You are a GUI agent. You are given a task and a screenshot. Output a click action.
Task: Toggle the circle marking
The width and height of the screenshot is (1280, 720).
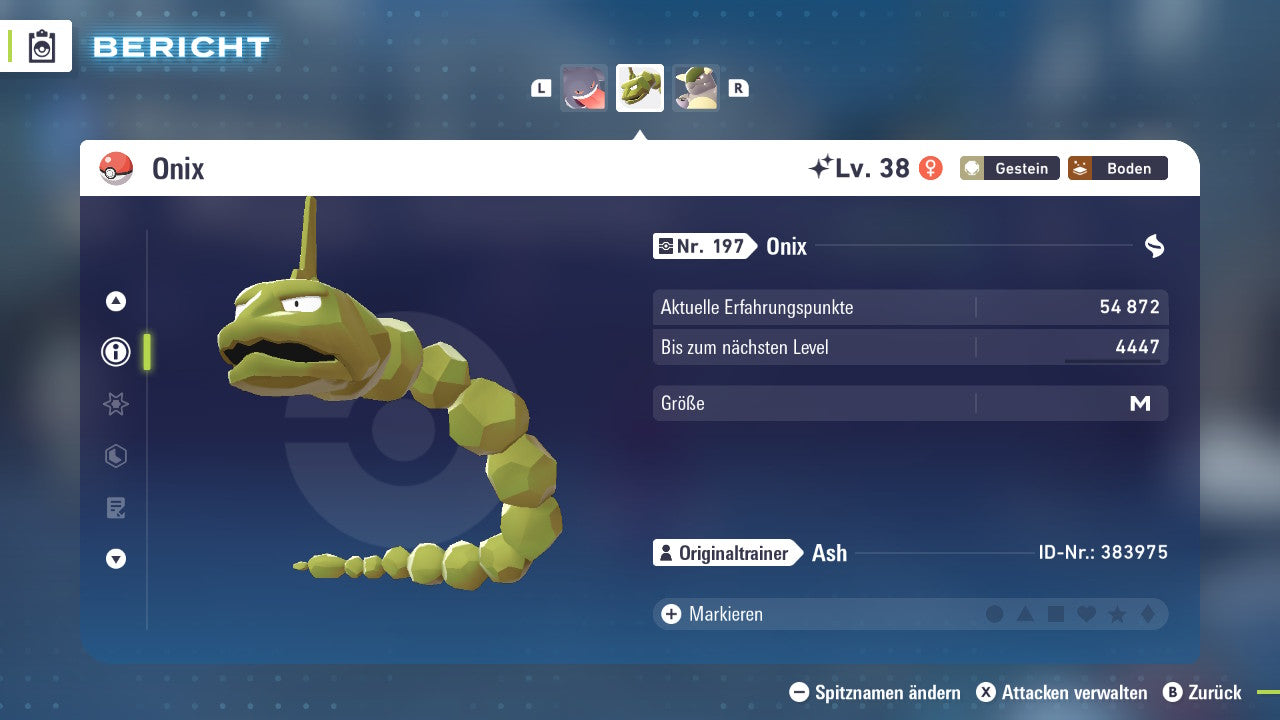pyautogui.click(x=994, y=614)
